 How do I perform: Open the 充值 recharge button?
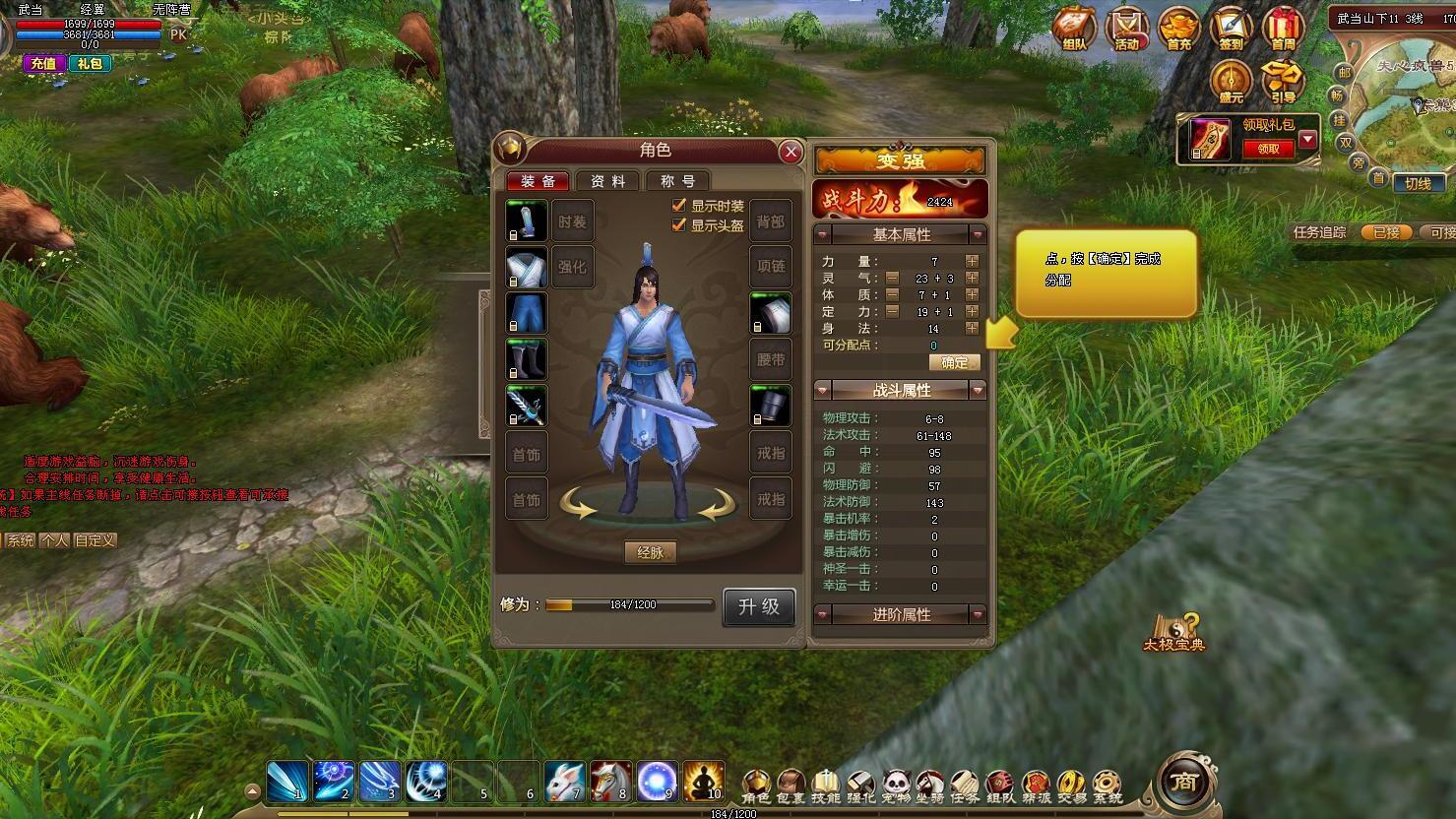[43, 63]
